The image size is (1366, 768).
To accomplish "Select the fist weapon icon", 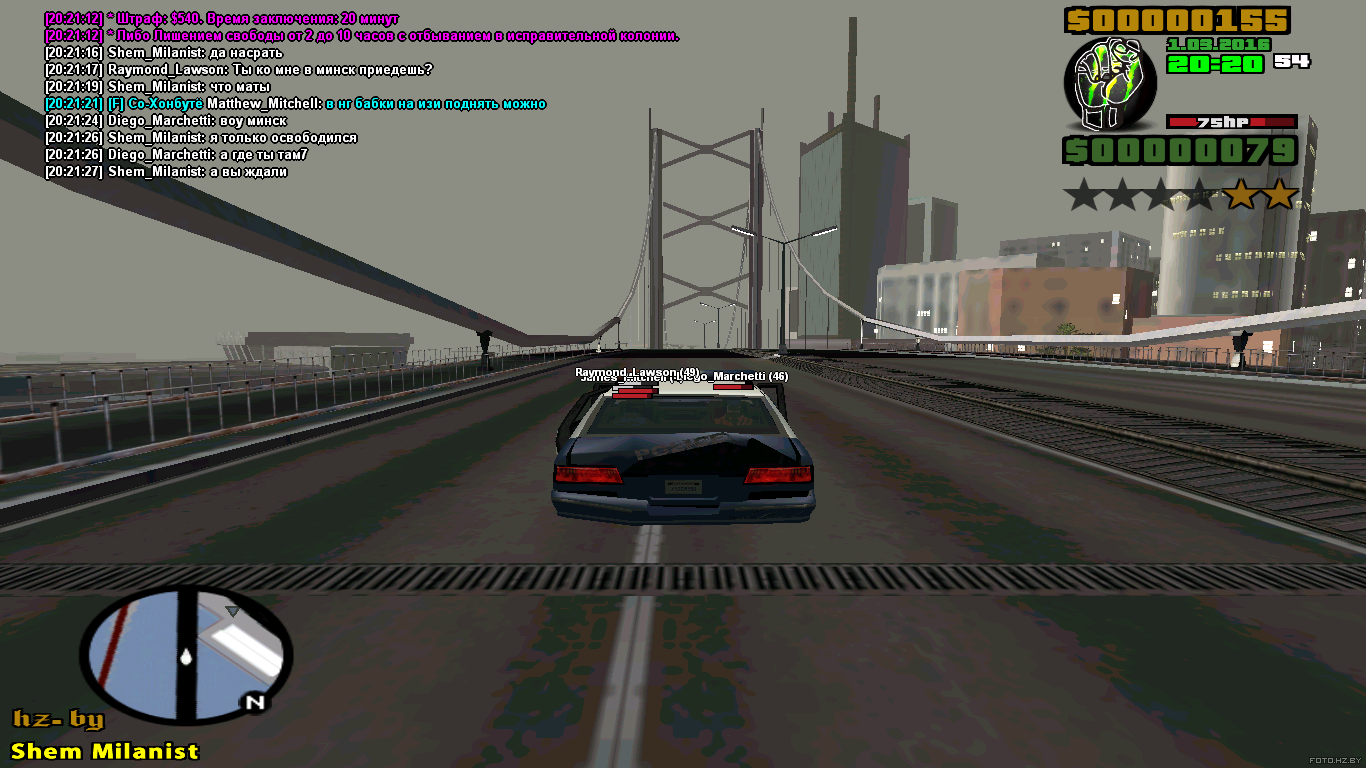I will pyautogui.click(x=1109, y=85).
